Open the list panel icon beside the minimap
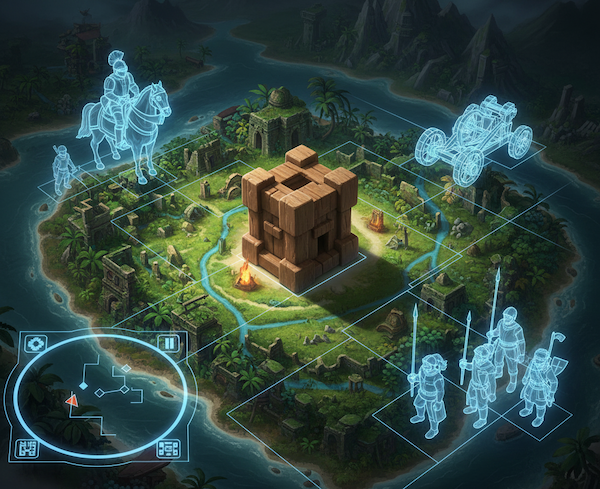The height and width of the screenshot is (489, 600). pyautogui.click(x=167, y=447)
